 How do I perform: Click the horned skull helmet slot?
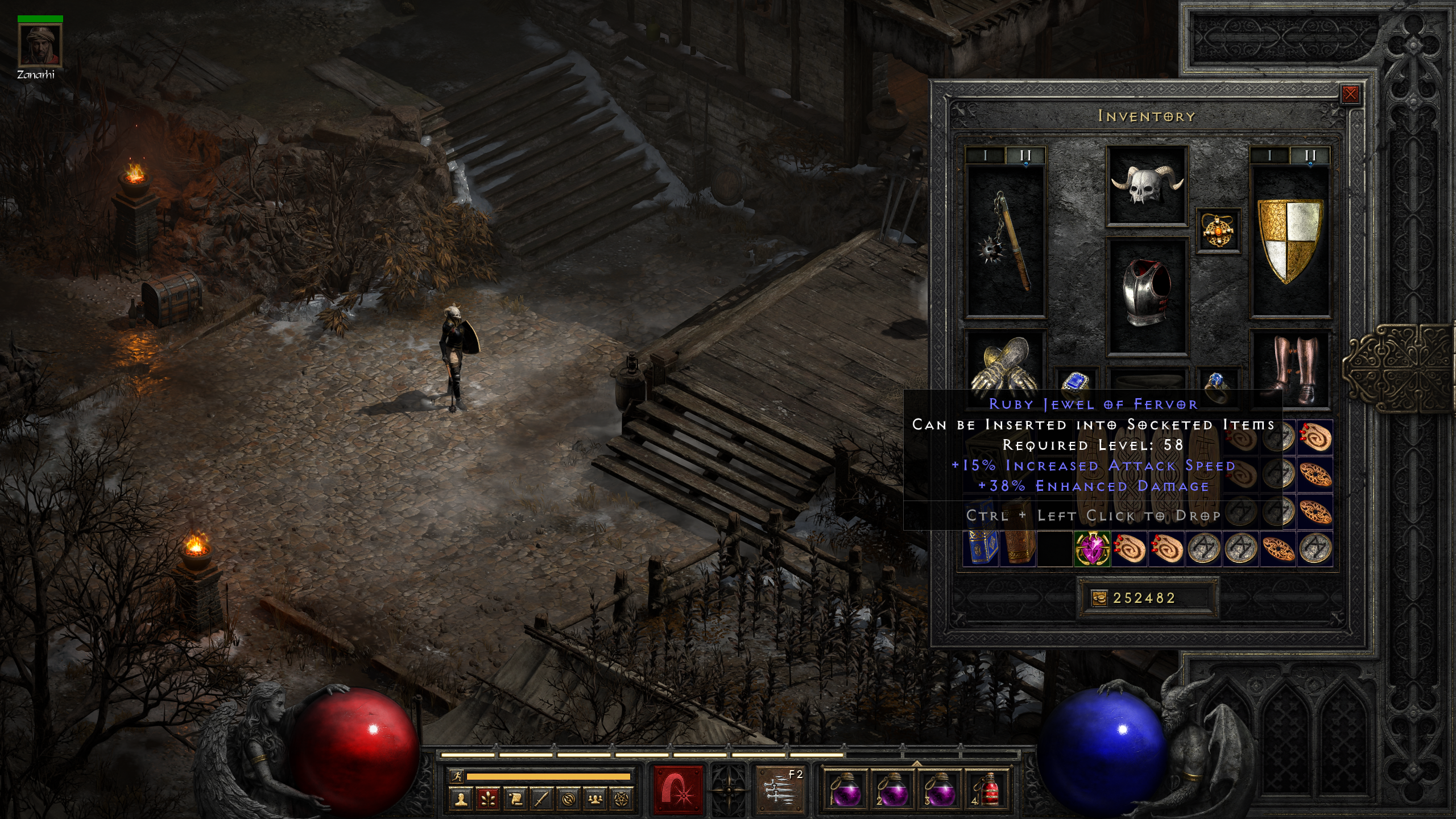[1147, 185]
